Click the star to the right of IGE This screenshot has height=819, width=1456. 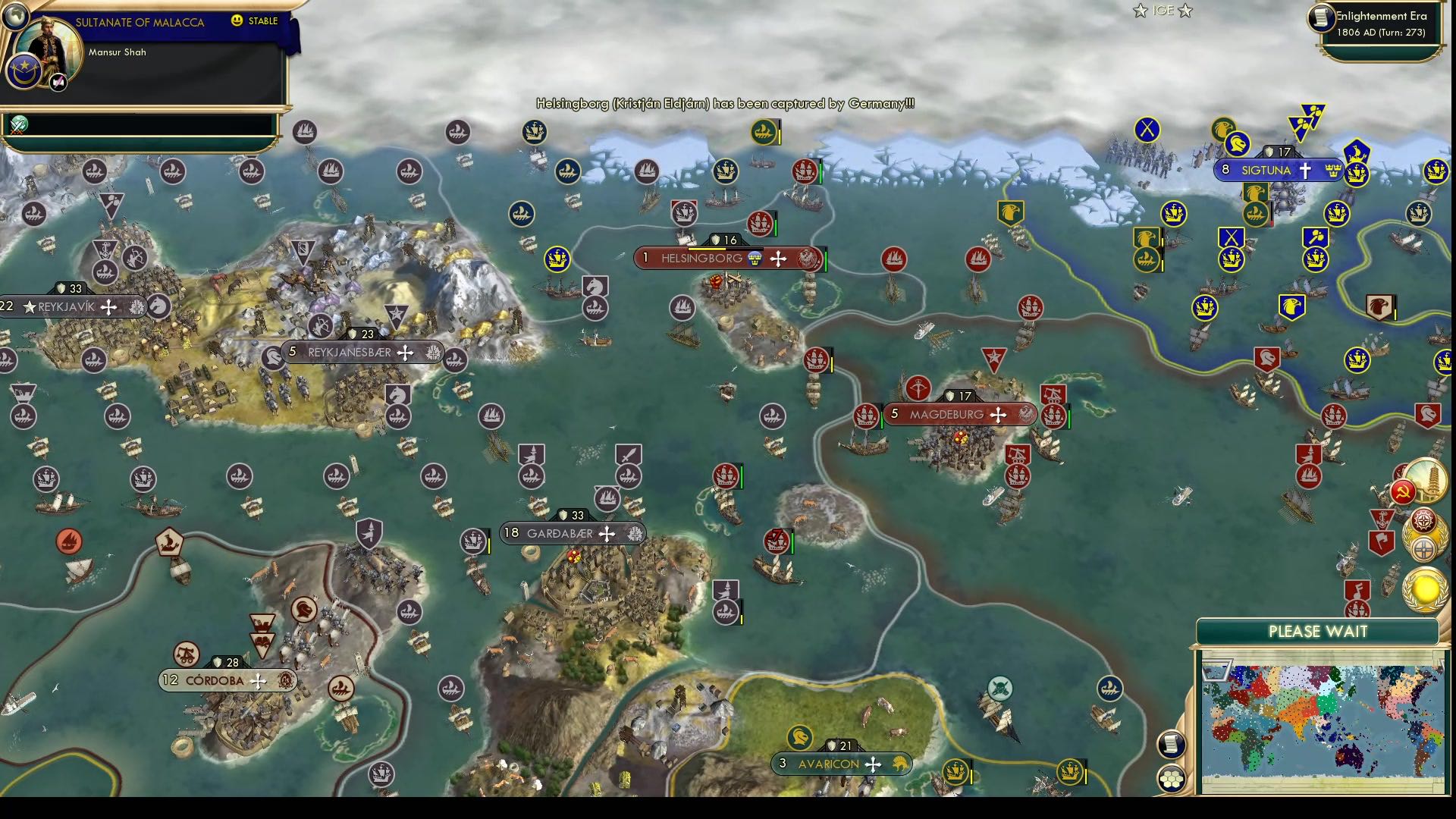coord(1185,11)
